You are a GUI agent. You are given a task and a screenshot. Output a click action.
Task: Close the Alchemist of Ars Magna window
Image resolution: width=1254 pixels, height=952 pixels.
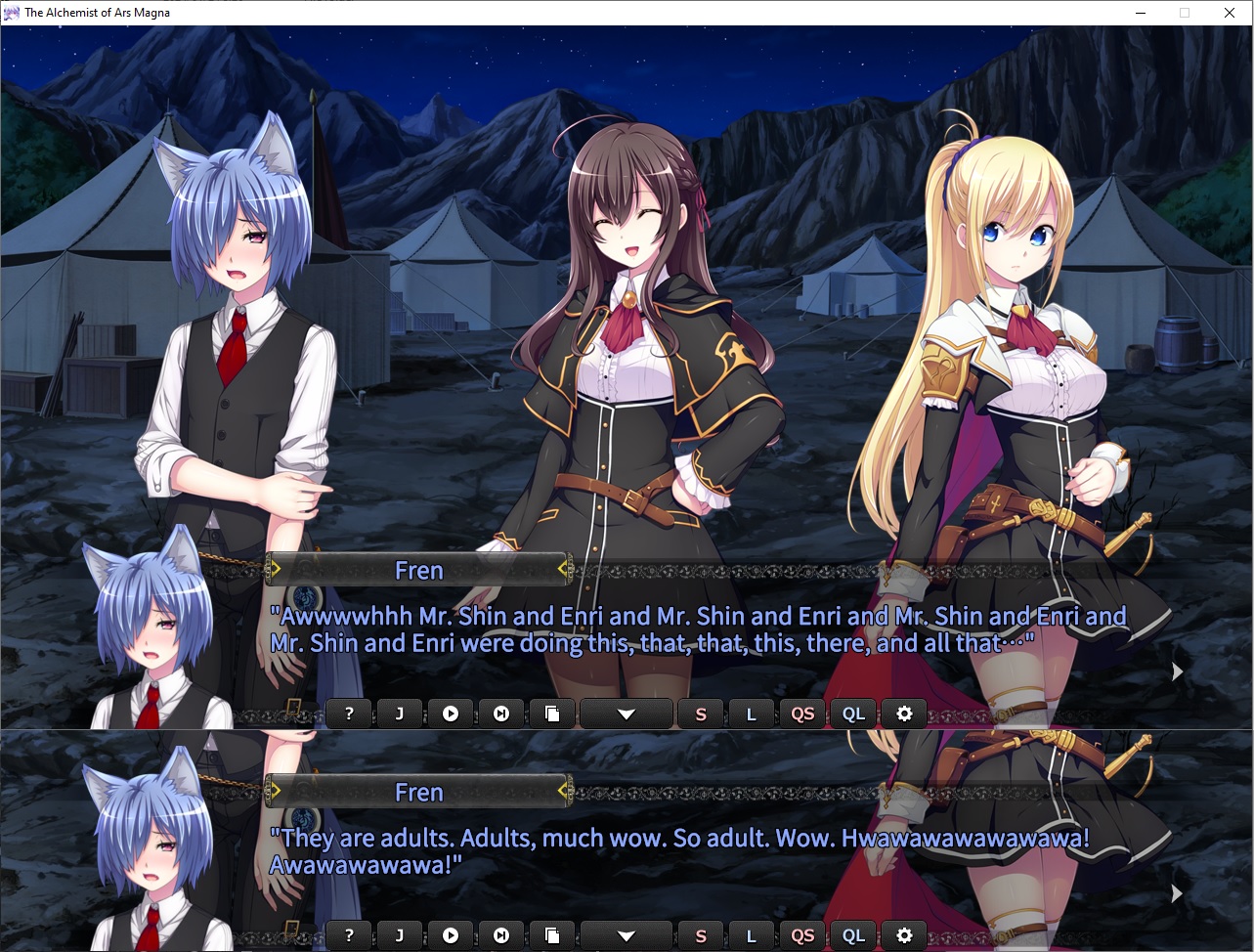tap(1230, 13)
